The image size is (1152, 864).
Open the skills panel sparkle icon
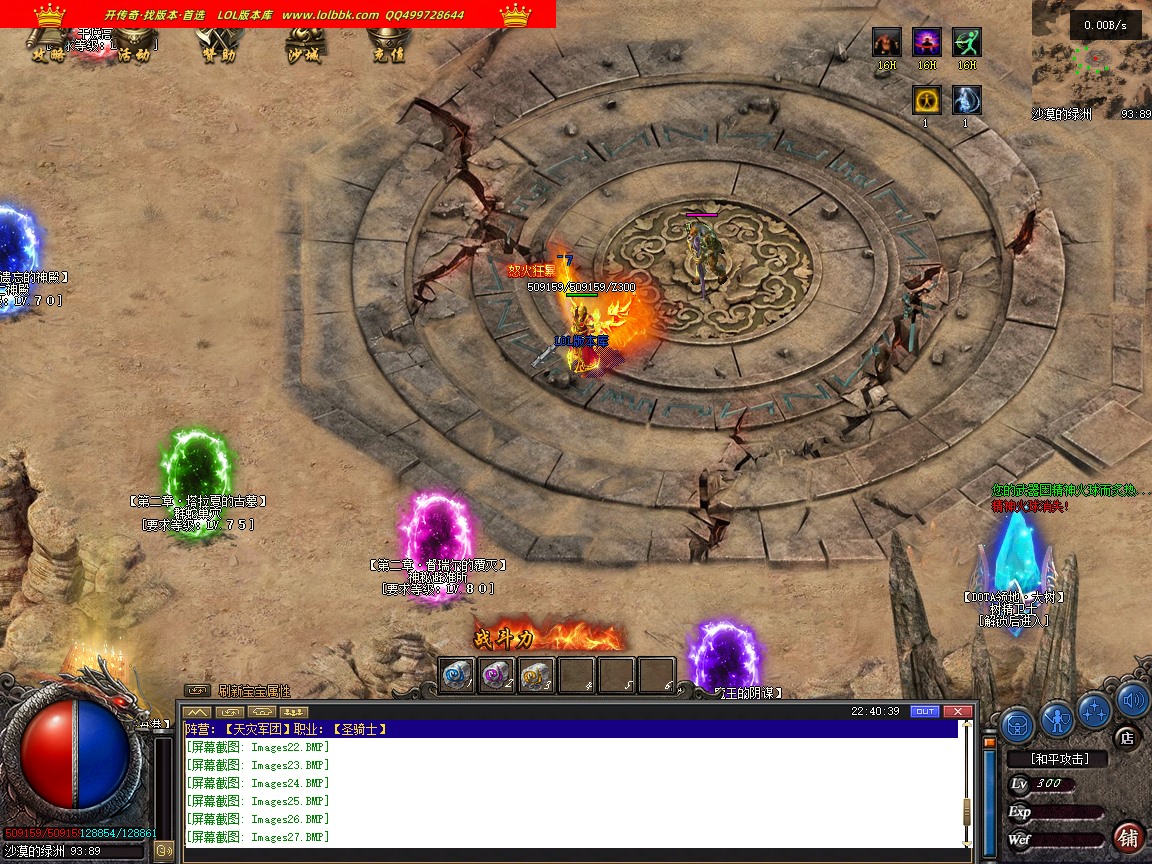coord(1095,708)
